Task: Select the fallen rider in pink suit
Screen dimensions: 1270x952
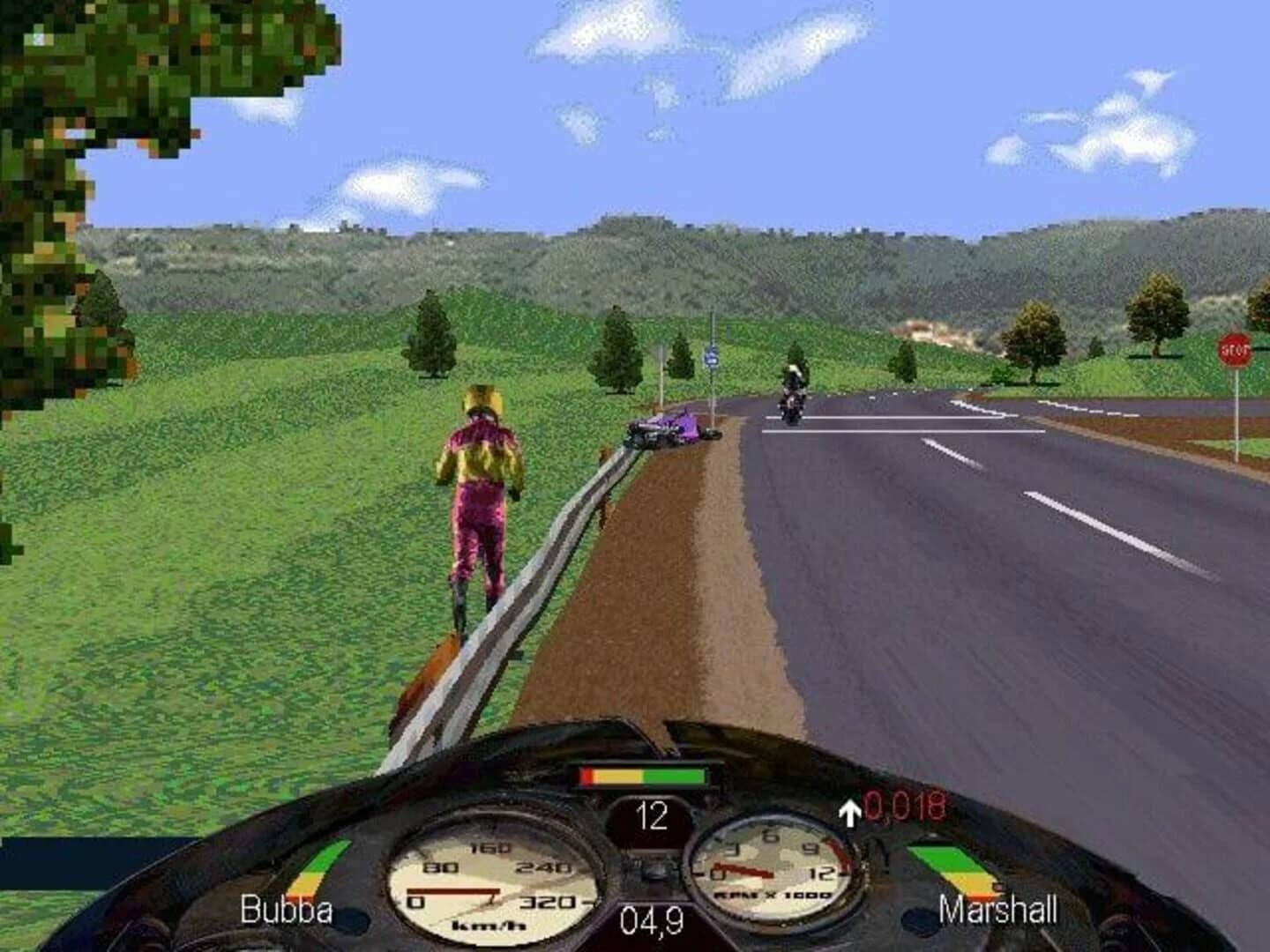Action: click(479, 494)
